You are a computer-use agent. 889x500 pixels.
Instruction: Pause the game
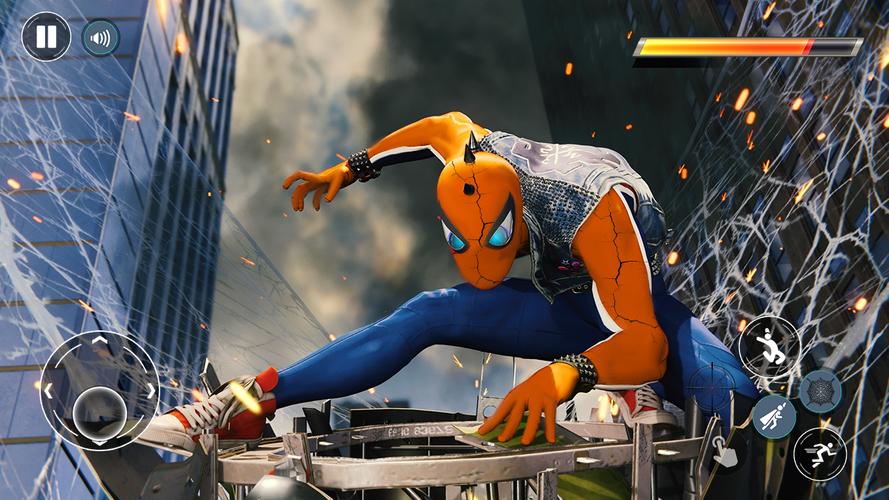tap(46, 37)
